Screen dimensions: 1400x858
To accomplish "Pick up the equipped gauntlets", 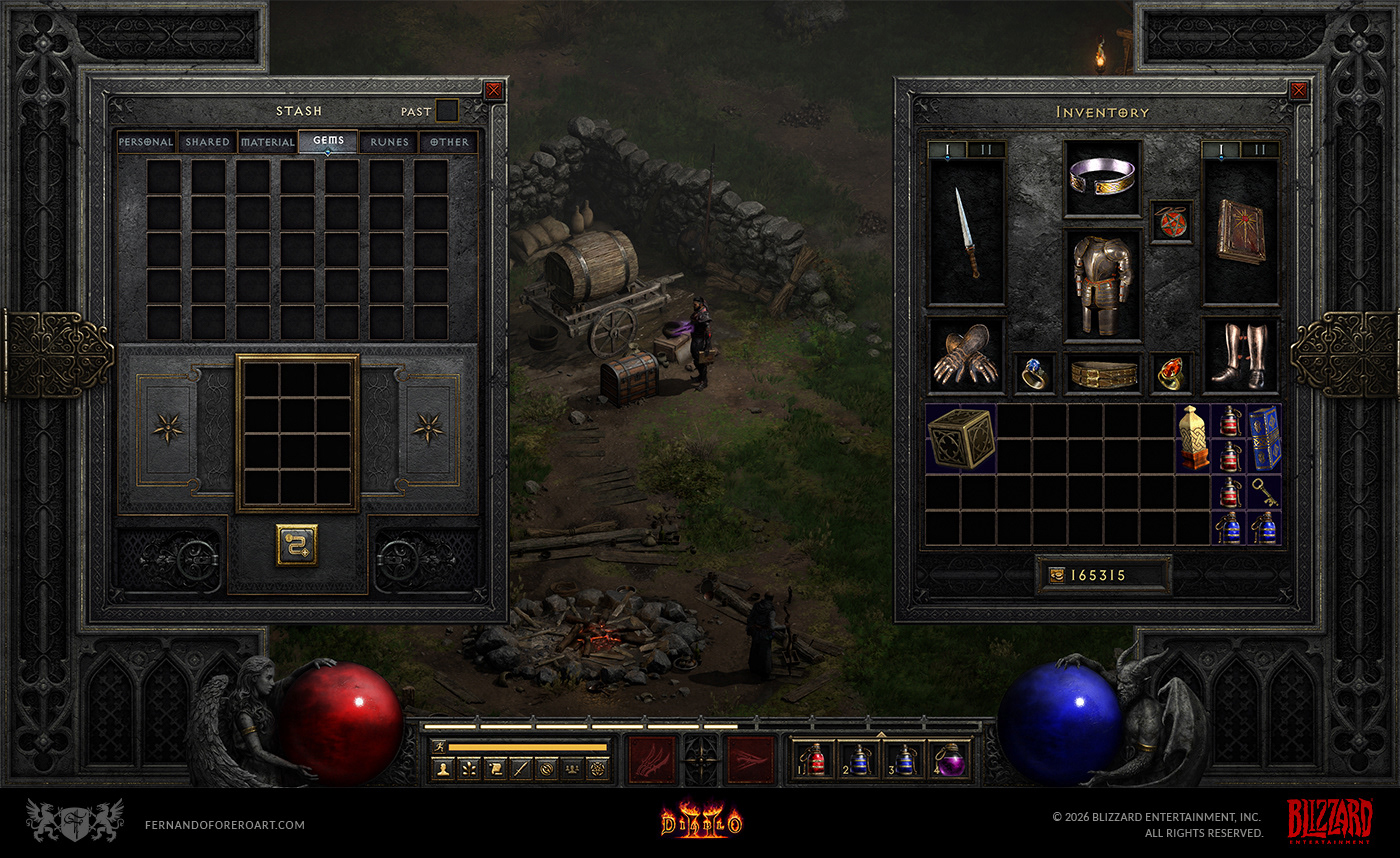I will [x=965, y=355].
